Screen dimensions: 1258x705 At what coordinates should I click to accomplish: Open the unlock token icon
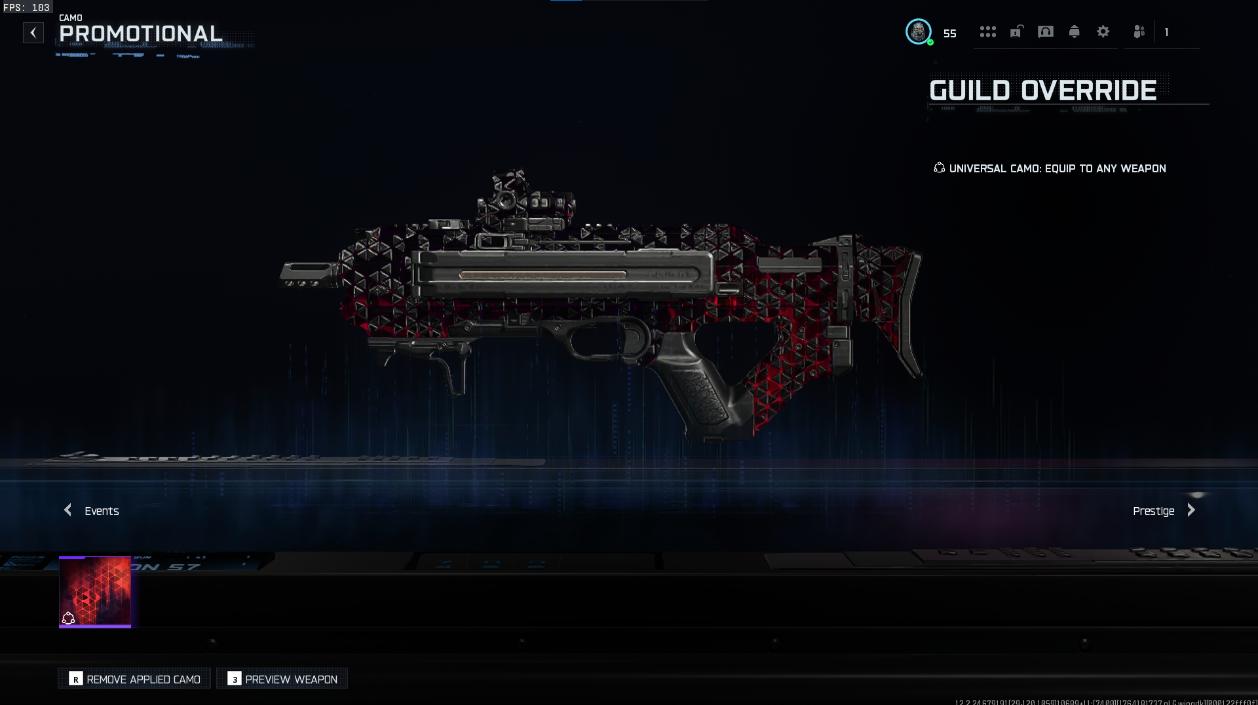(x=1016, y=32)
